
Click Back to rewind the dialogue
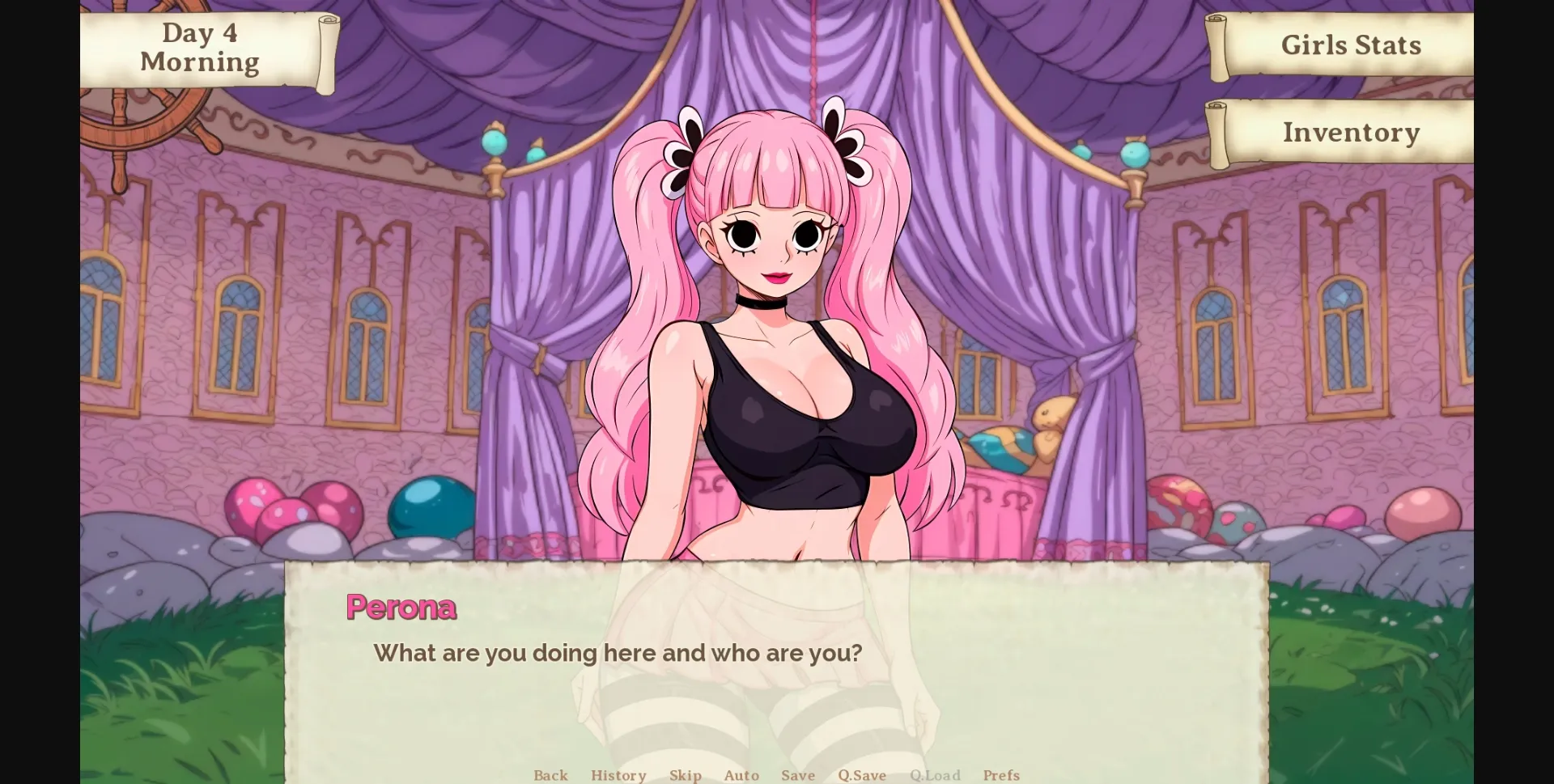point(550,775)
